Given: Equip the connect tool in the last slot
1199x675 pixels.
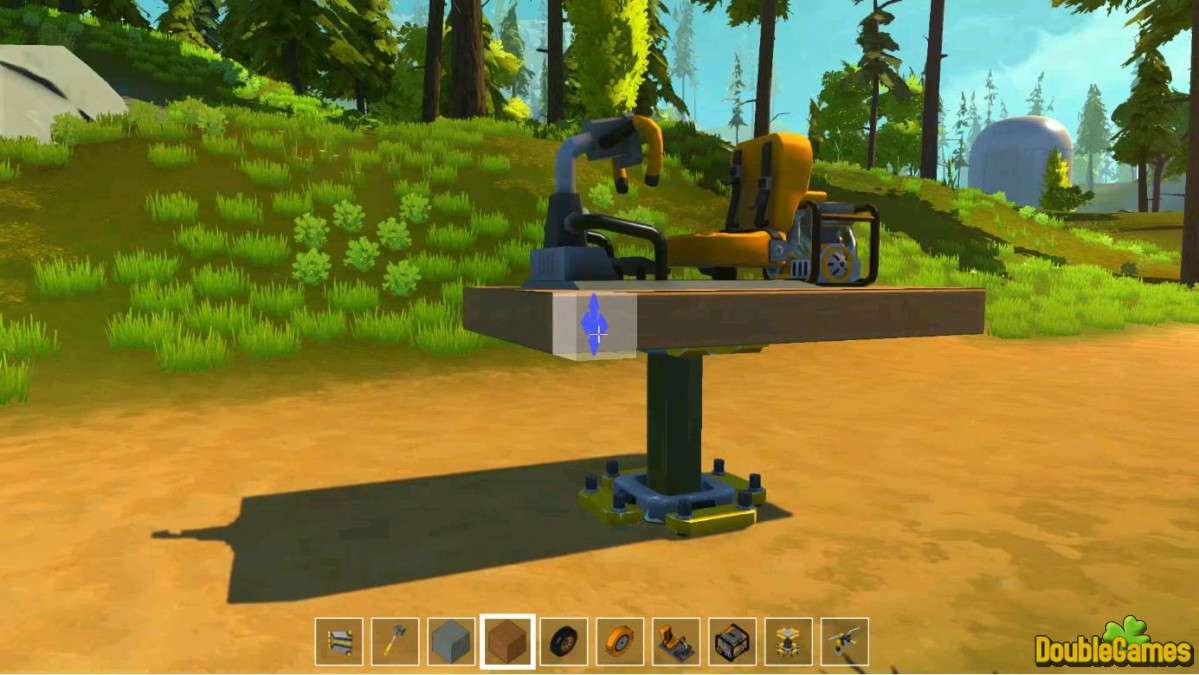Looking at the screenshot, I should point(845,641).
